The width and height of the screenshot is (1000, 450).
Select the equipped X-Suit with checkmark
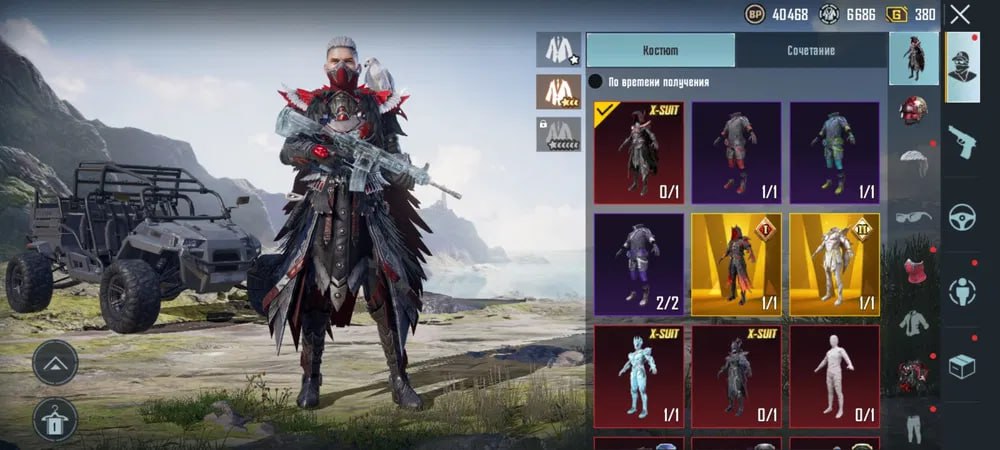[639, 152]
